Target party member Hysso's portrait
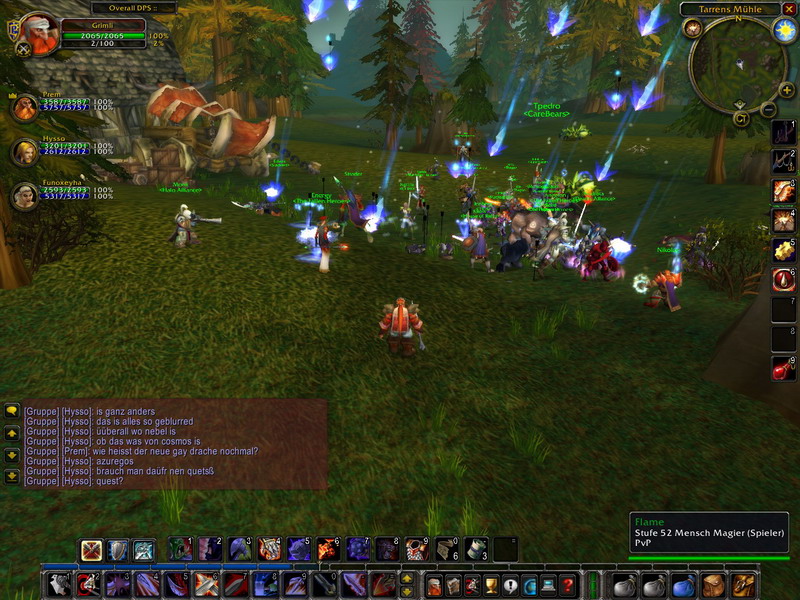The width and height of the screenshot is (800, 600). tap(24, 152)
